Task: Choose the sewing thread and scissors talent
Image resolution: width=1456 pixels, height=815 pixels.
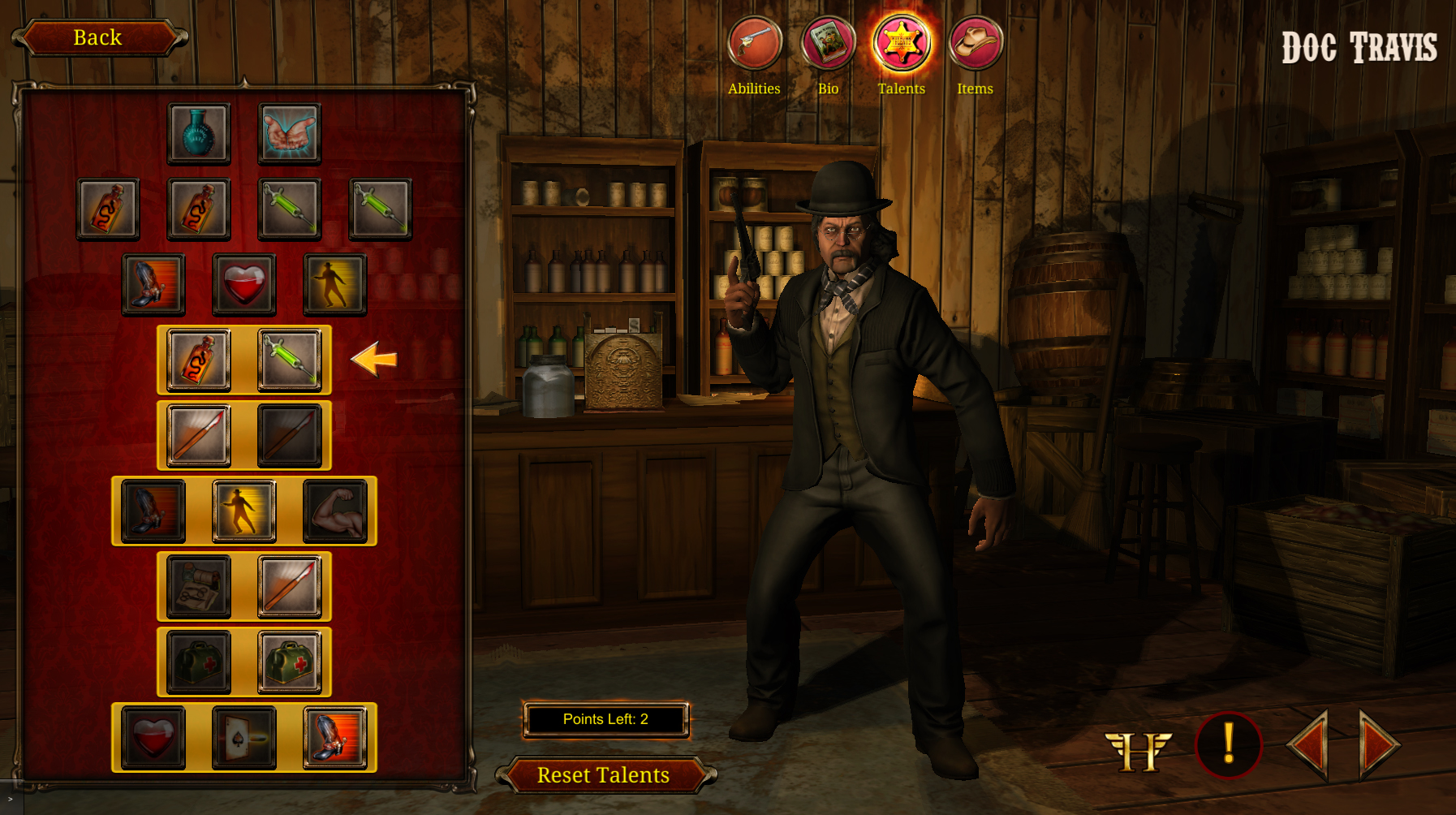Action: (x=199, y=587)
